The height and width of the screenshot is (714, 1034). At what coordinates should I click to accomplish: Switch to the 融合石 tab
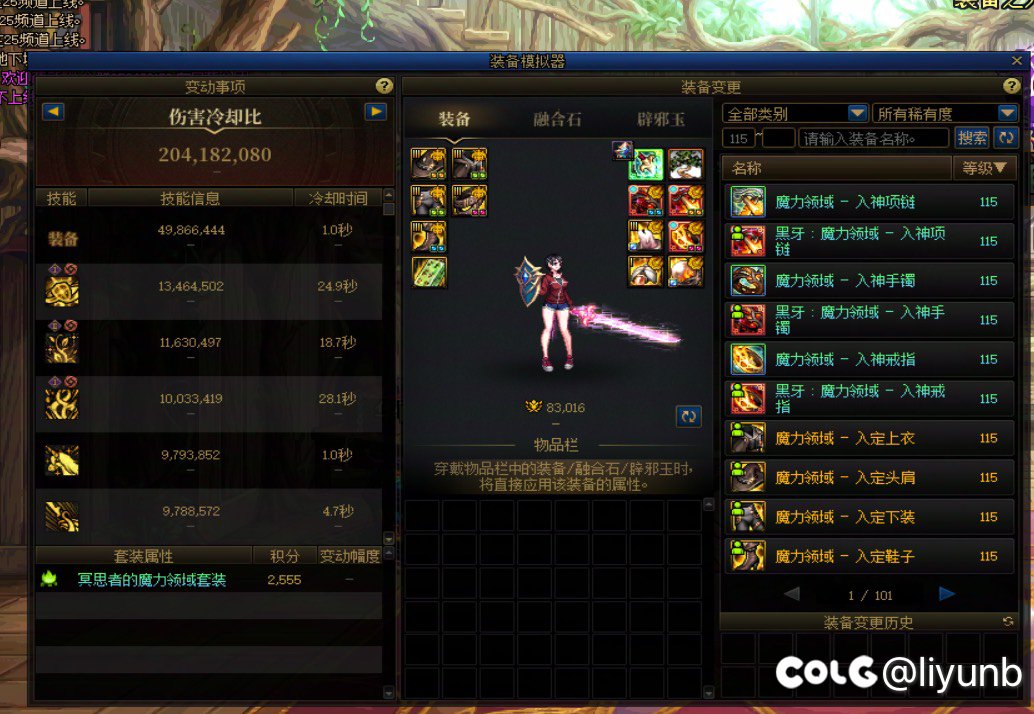click(557, 120)
